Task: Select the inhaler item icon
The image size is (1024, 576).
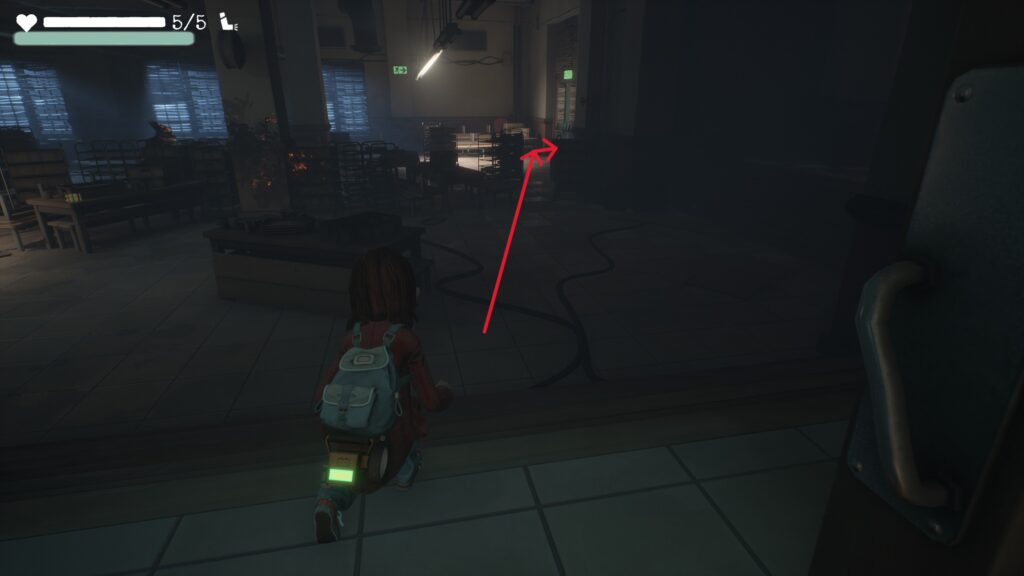Action: pos(228,22)
